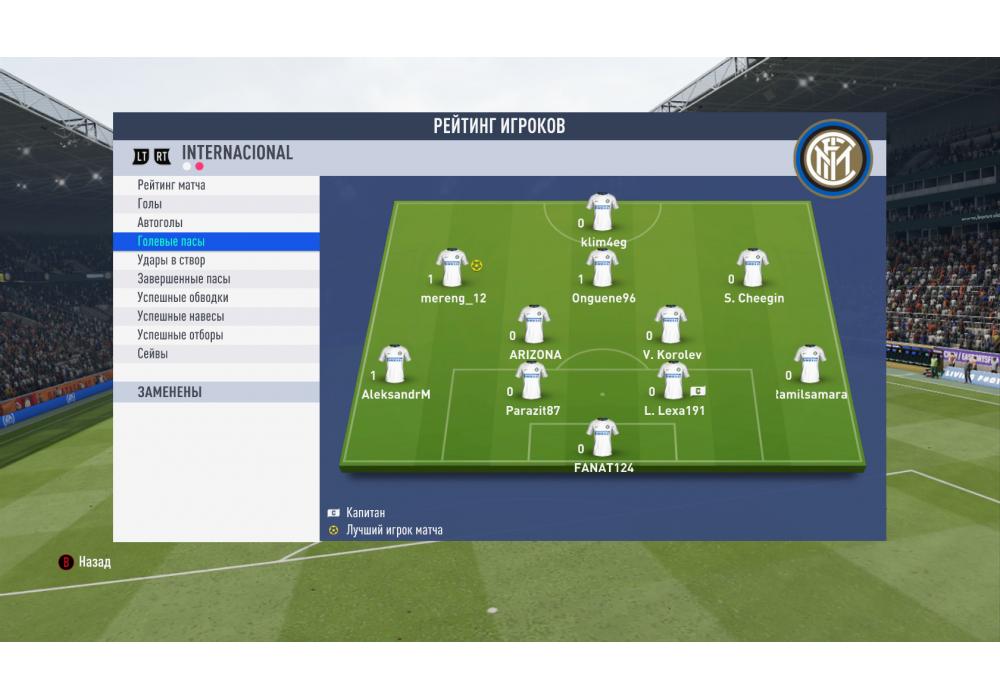Open the Заменены substitutes section
1000x700 pixels.
[170, 393]
